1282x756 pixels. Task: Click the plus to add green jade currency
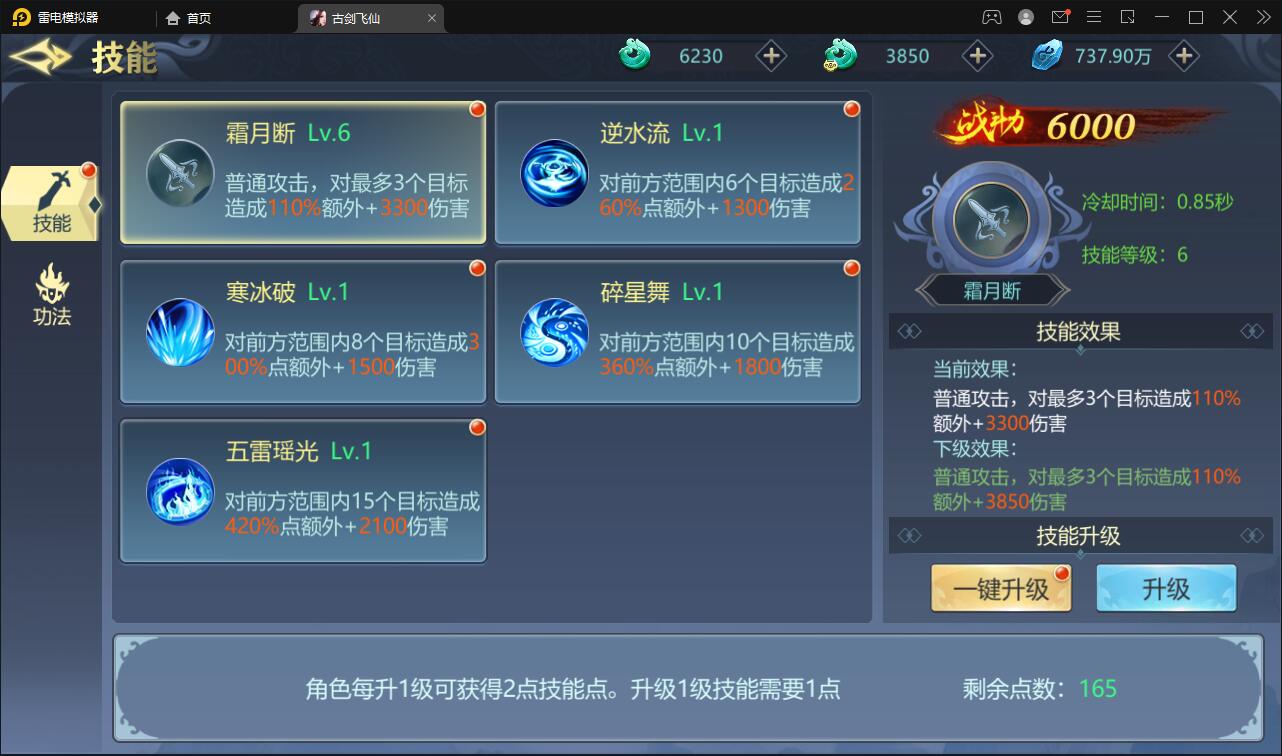[770, 56]
